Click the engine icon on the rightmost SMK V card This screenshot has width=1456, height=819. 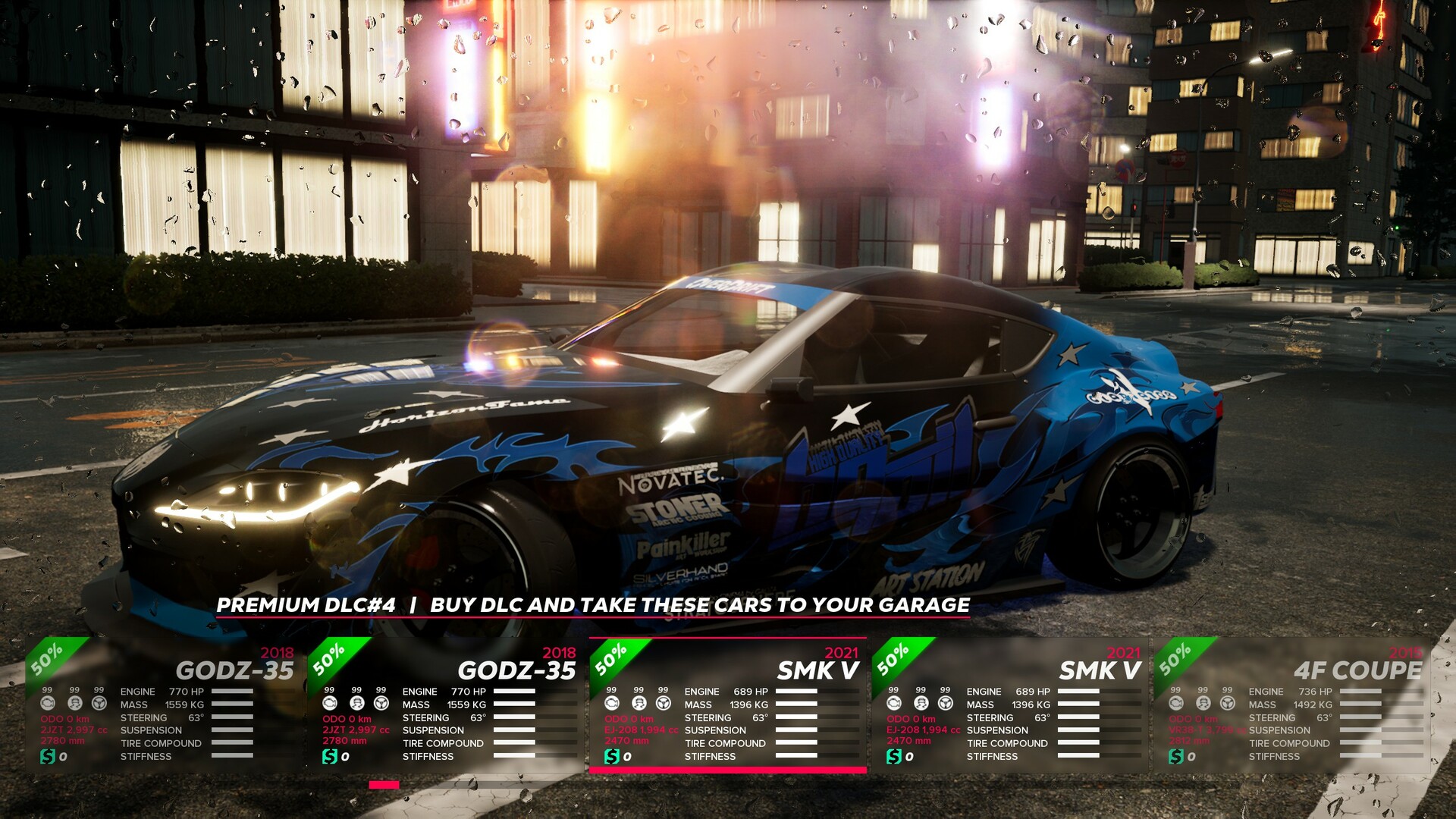tap(893, 704)
